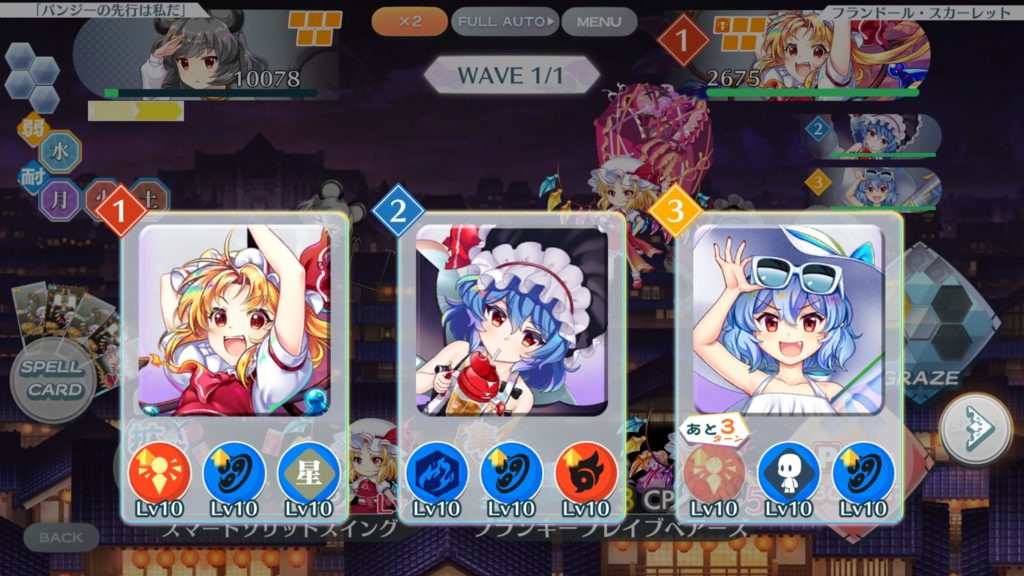Use the blue swirl skill on card 2
The height and width of the screenshot is (576, 1024).
click(511, 472)
